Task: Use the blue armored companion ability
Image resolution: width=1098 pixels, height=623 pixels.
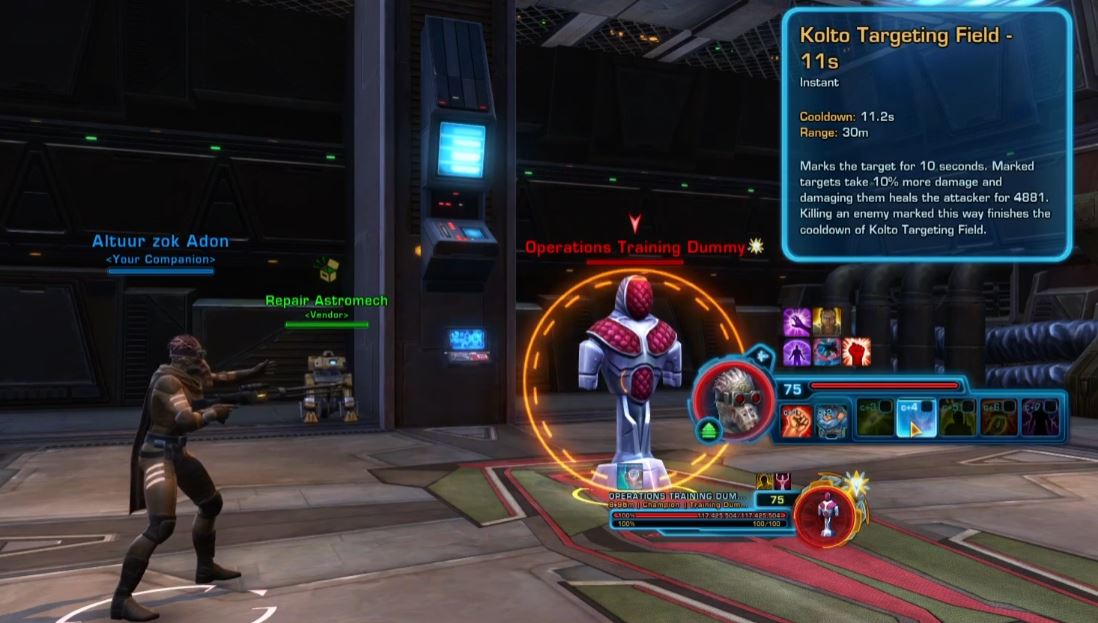Action: pos(833,419)
